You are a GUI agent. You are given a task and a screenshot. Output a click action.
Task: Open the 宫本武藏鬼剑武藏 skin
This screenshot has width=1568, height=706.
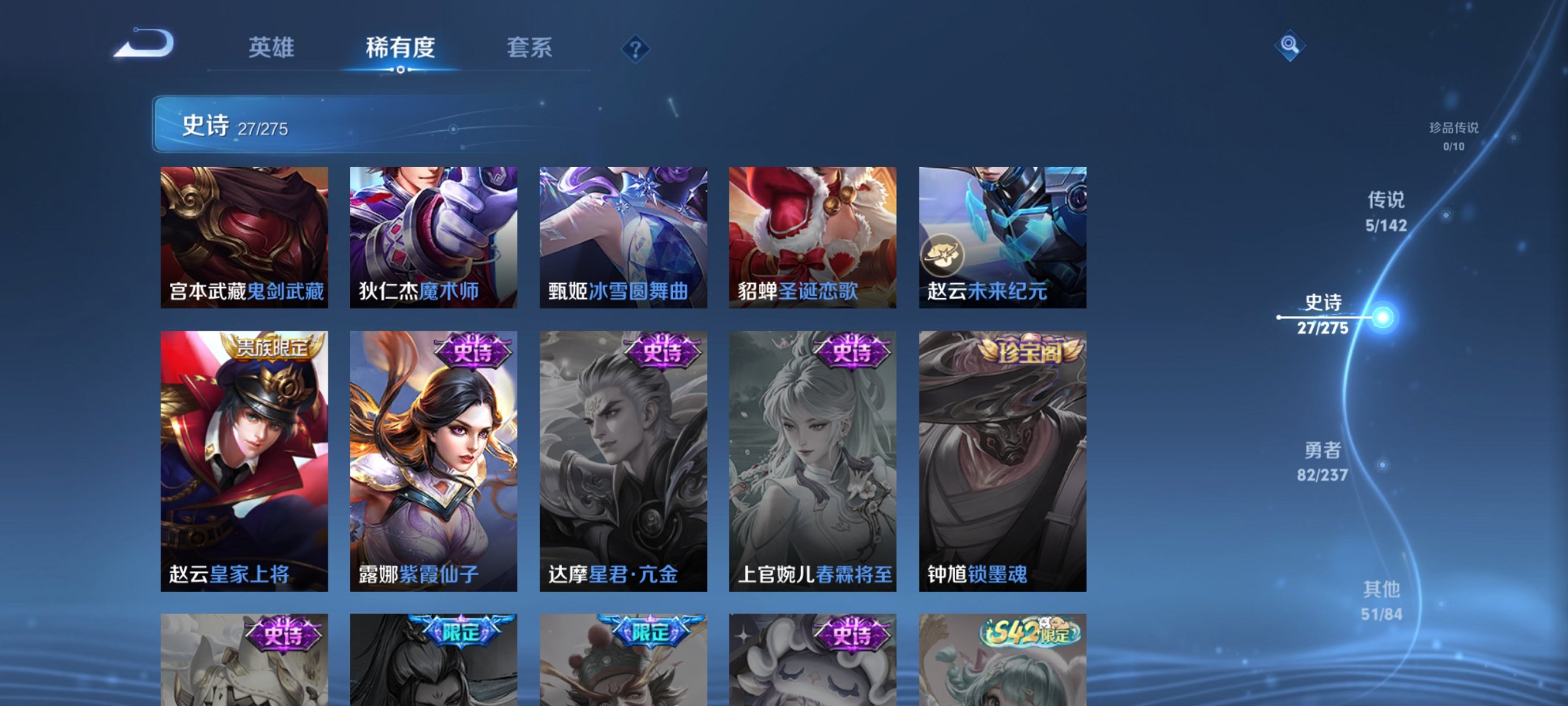[x=243, y=238]
